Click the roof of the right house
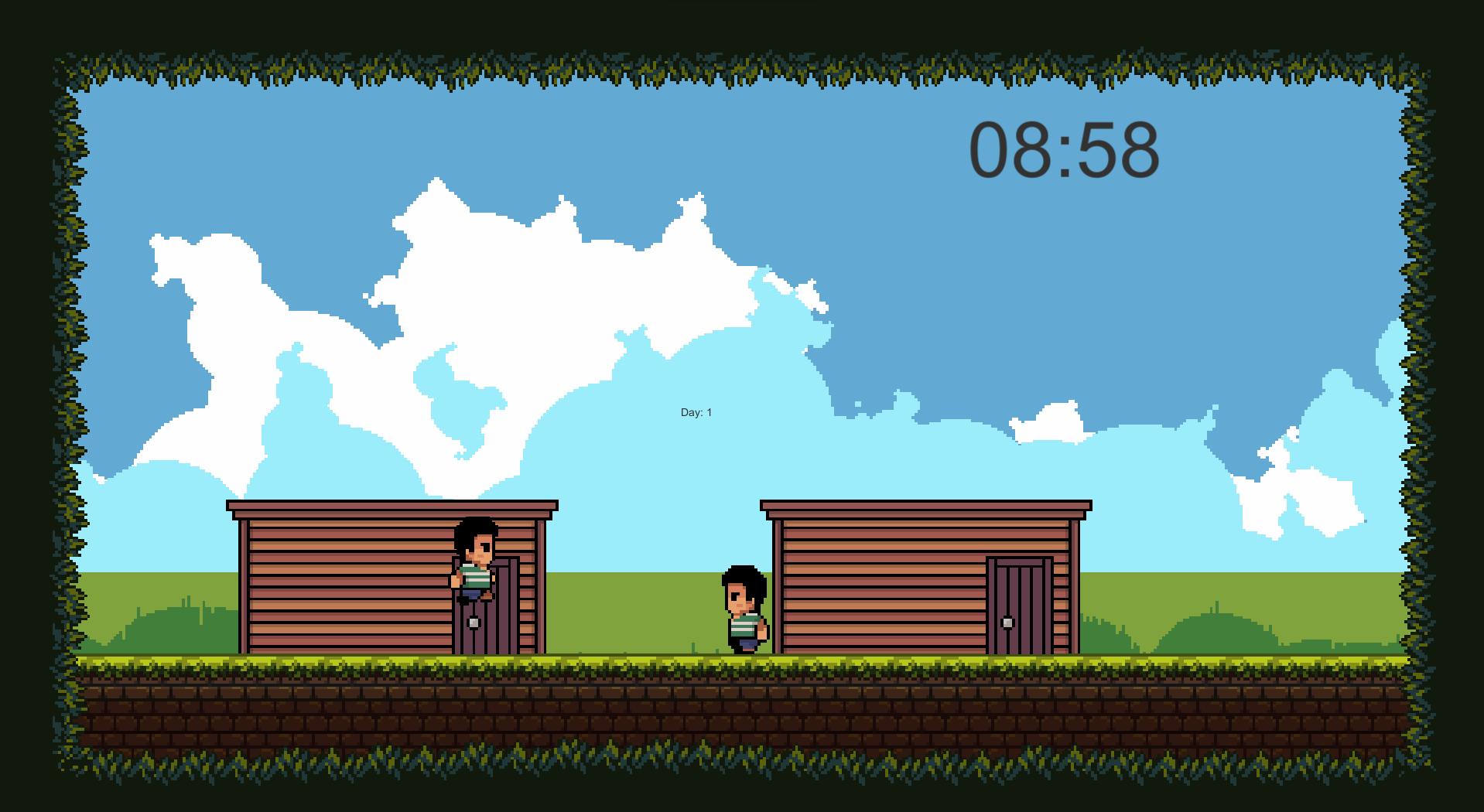This screenshot has height=812, width=1484. coord(925,507)
